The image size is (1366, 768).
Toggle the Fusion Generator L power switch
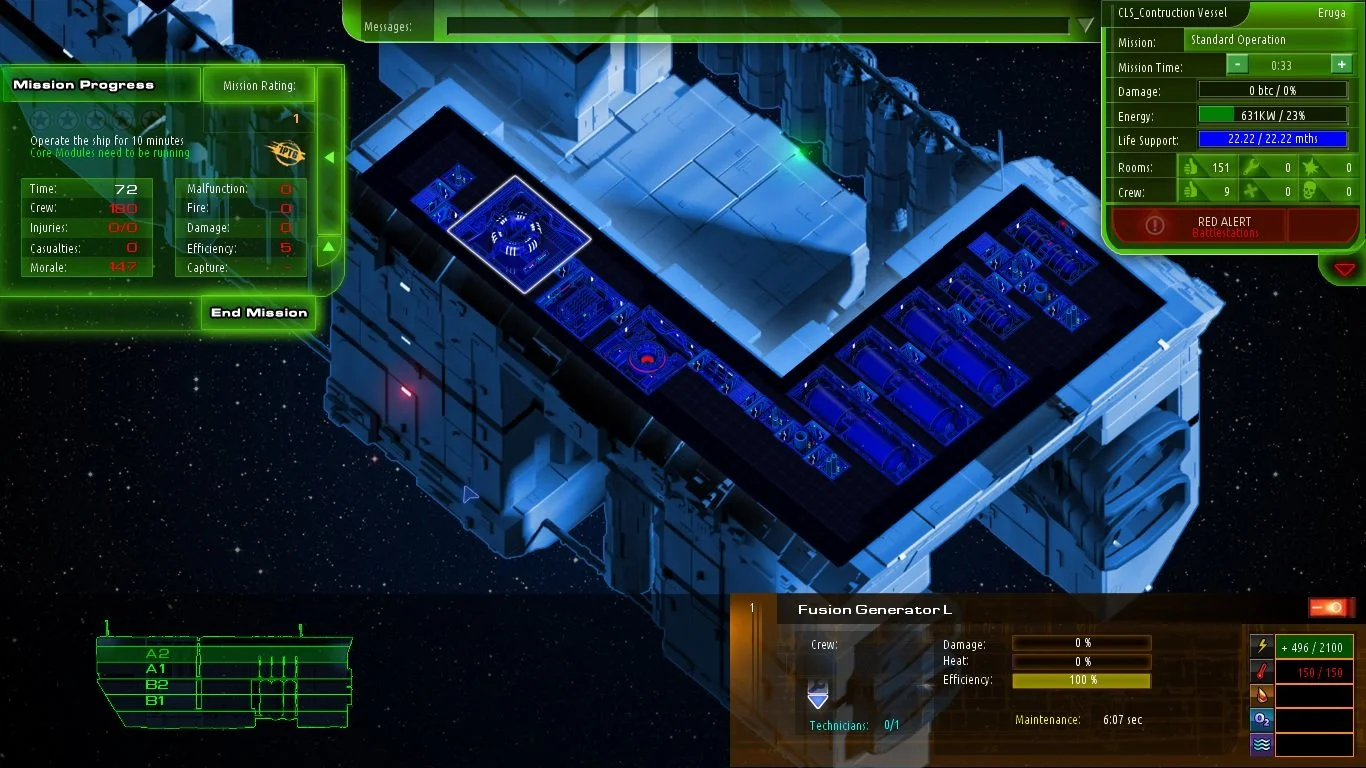pyautogui.click(x=1331, y=606)
